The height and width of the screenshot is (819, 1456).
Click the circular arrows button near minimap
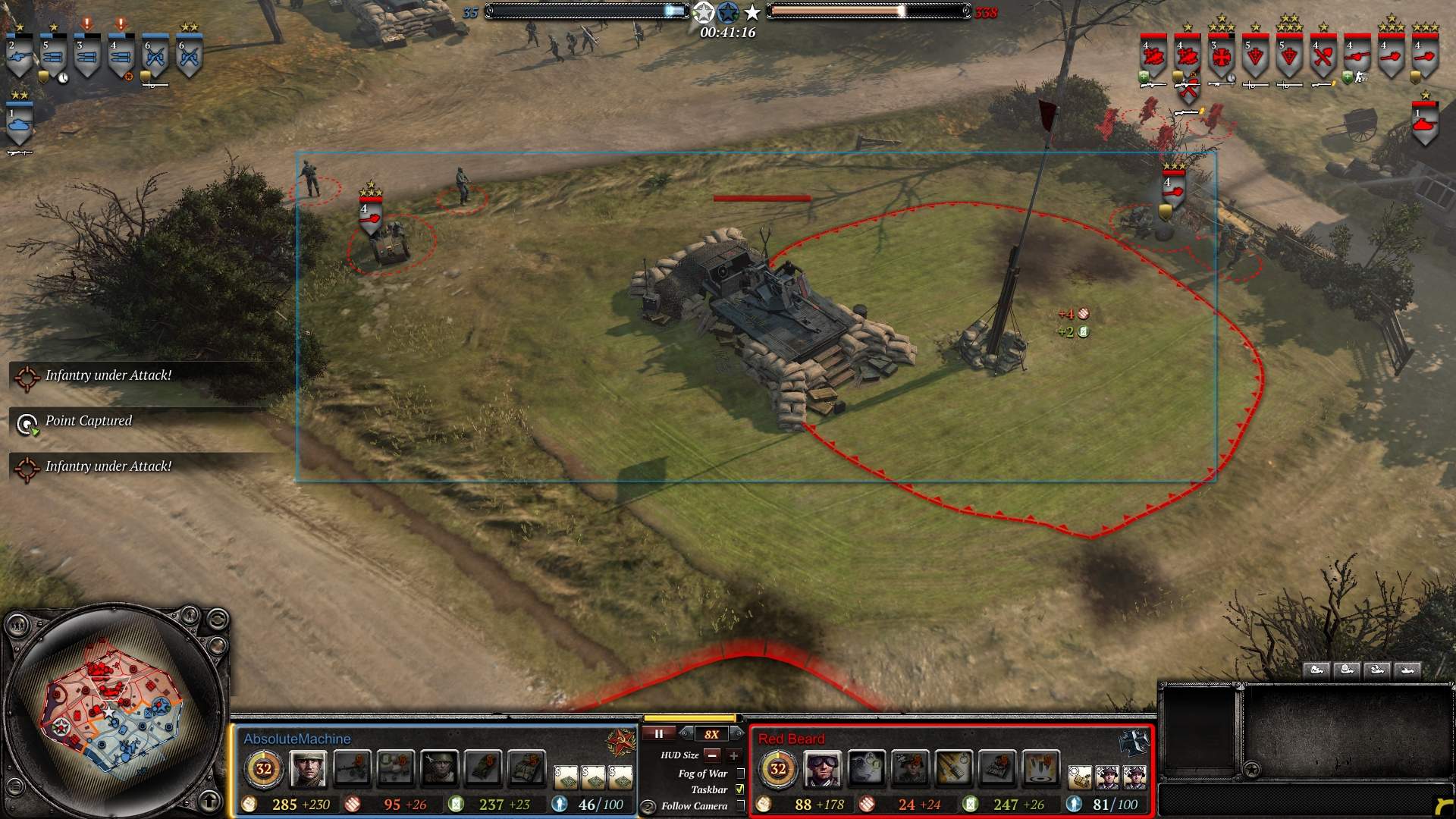pyautogui.click(x=216, y=620)
